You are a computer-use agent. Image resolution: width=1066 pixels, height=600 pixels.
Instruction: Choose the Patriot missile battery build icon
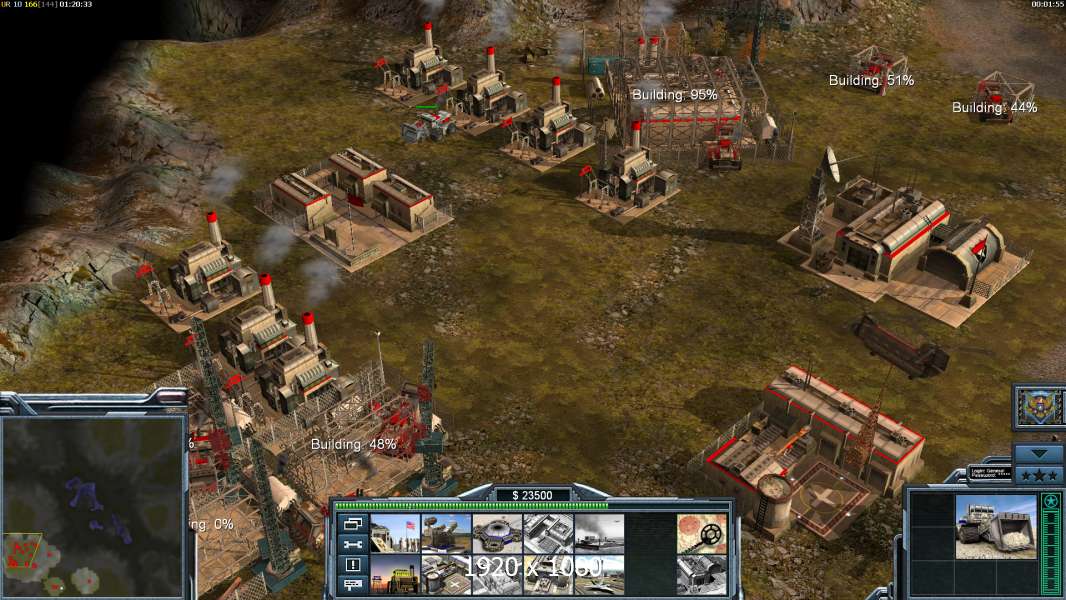click(x=446, y=533)
